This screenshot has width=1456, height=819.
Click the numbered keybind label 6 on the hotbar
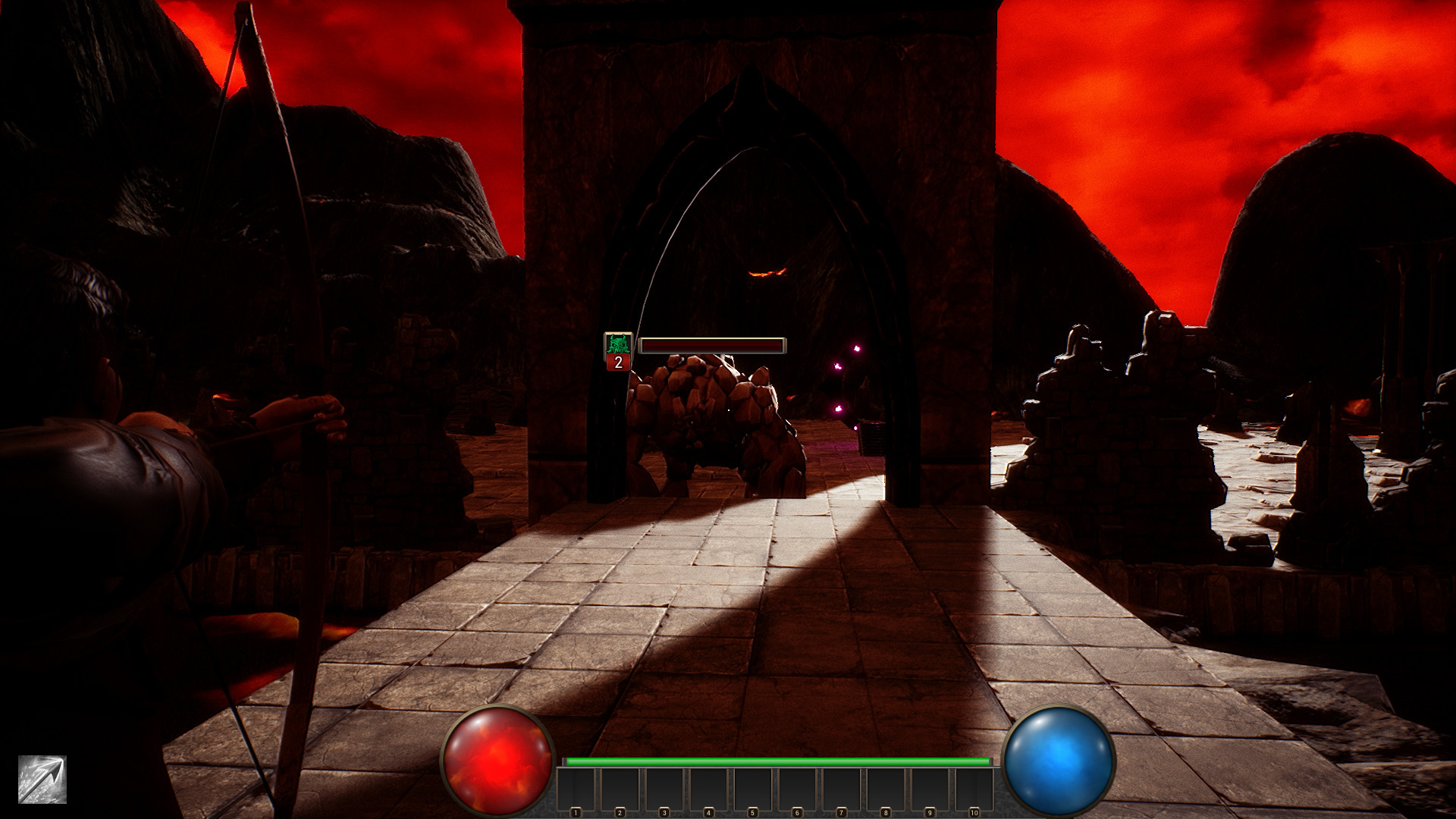796,811
